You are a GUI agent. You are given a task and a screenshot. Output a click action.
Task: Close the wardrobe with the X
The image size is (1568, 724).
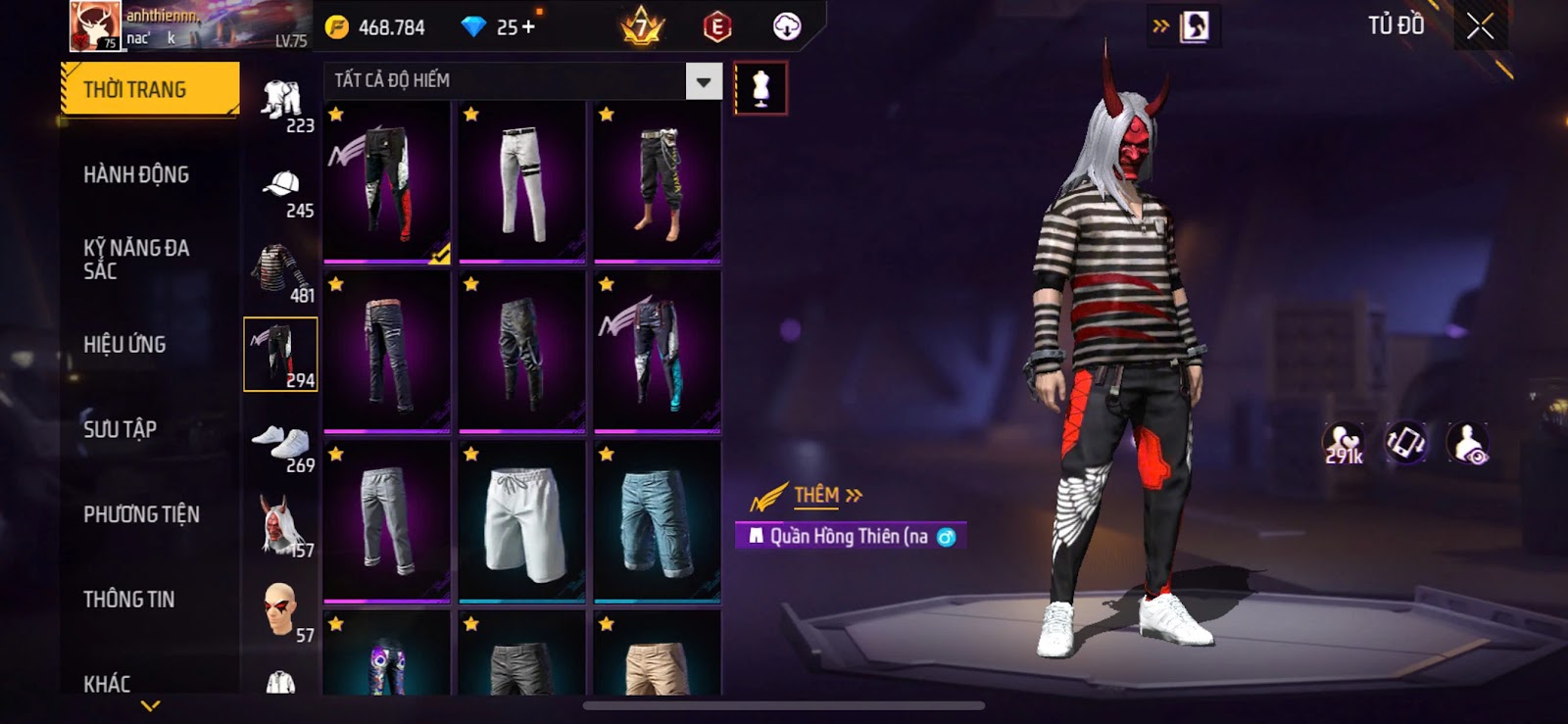pyautogui.click(x=1480, y=26)
